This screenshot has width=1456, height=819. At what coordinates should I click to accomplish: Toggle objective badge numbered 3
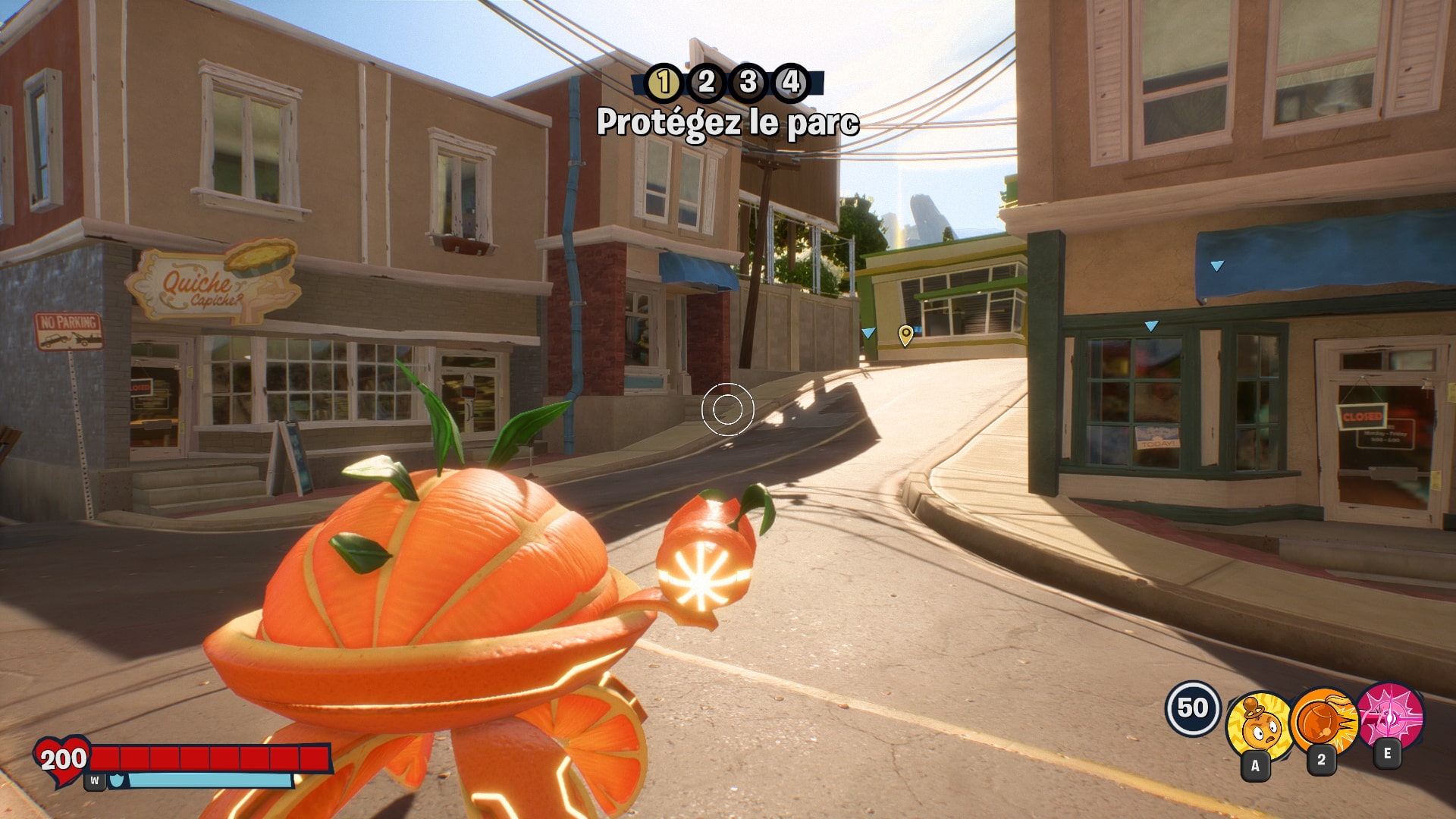(749, 85)
